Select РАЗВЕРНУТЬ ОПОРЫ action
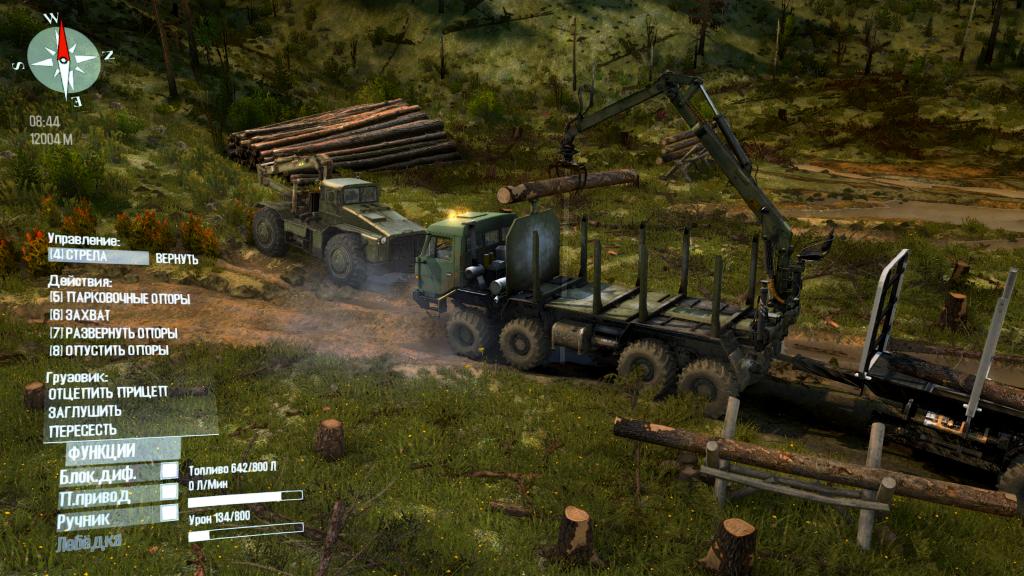 [113, 333]
